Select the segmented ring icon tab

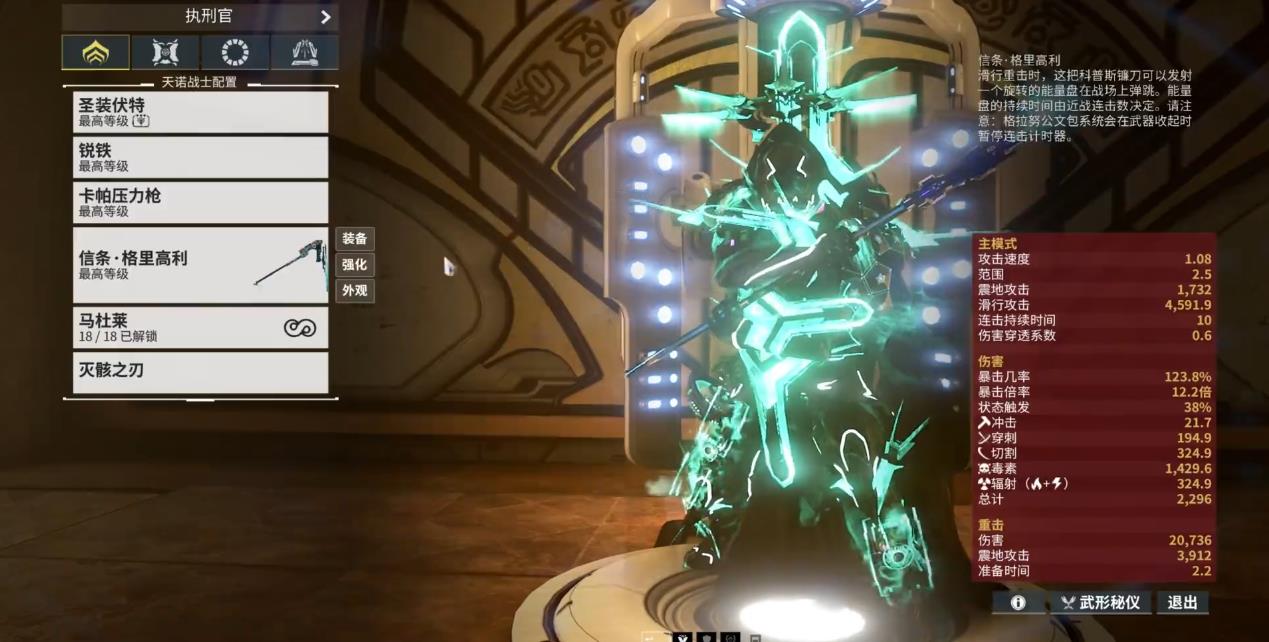point(235,52)
